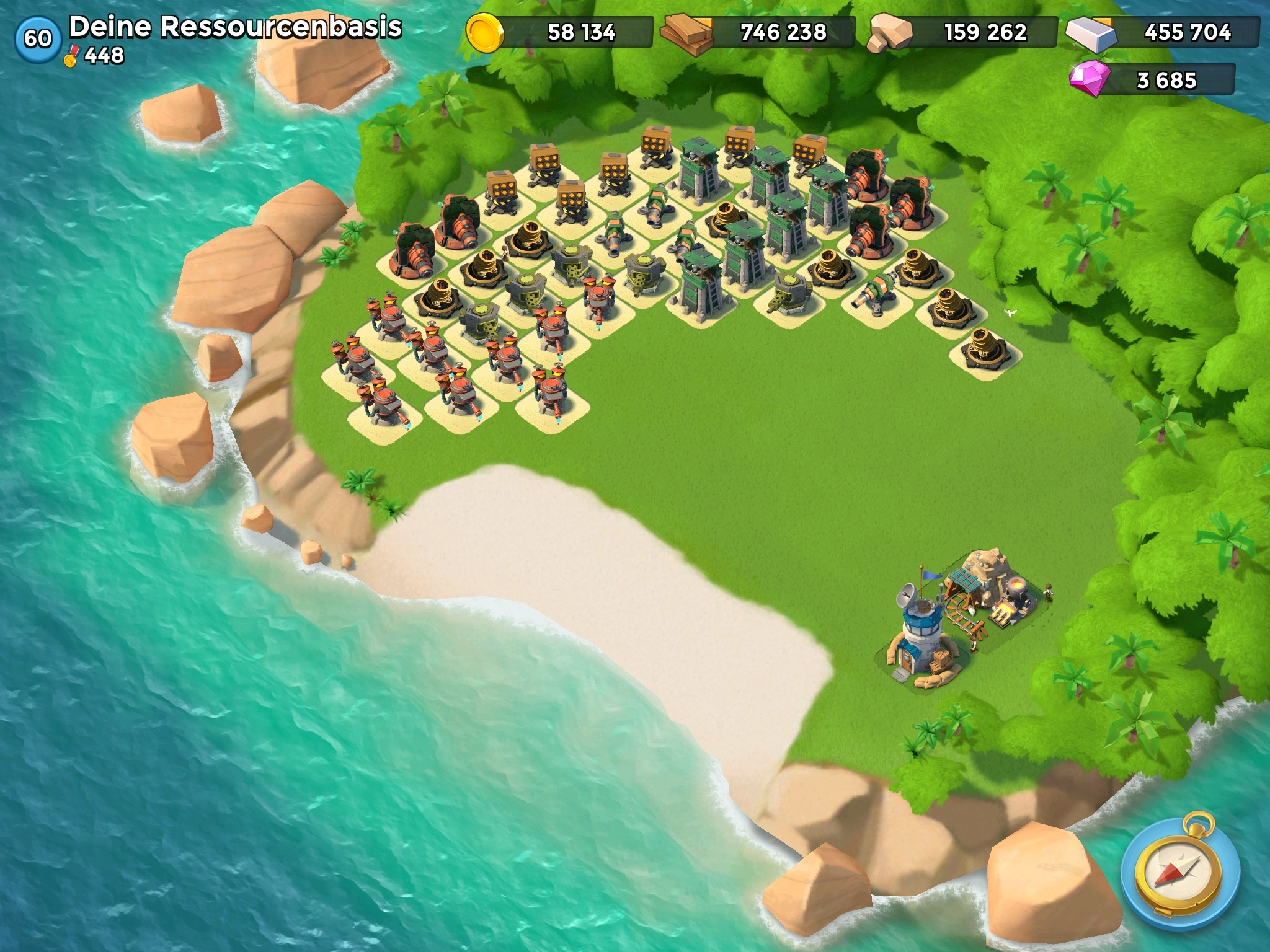Open the diamond shop from the gem counter

(x=1152, y=80)
